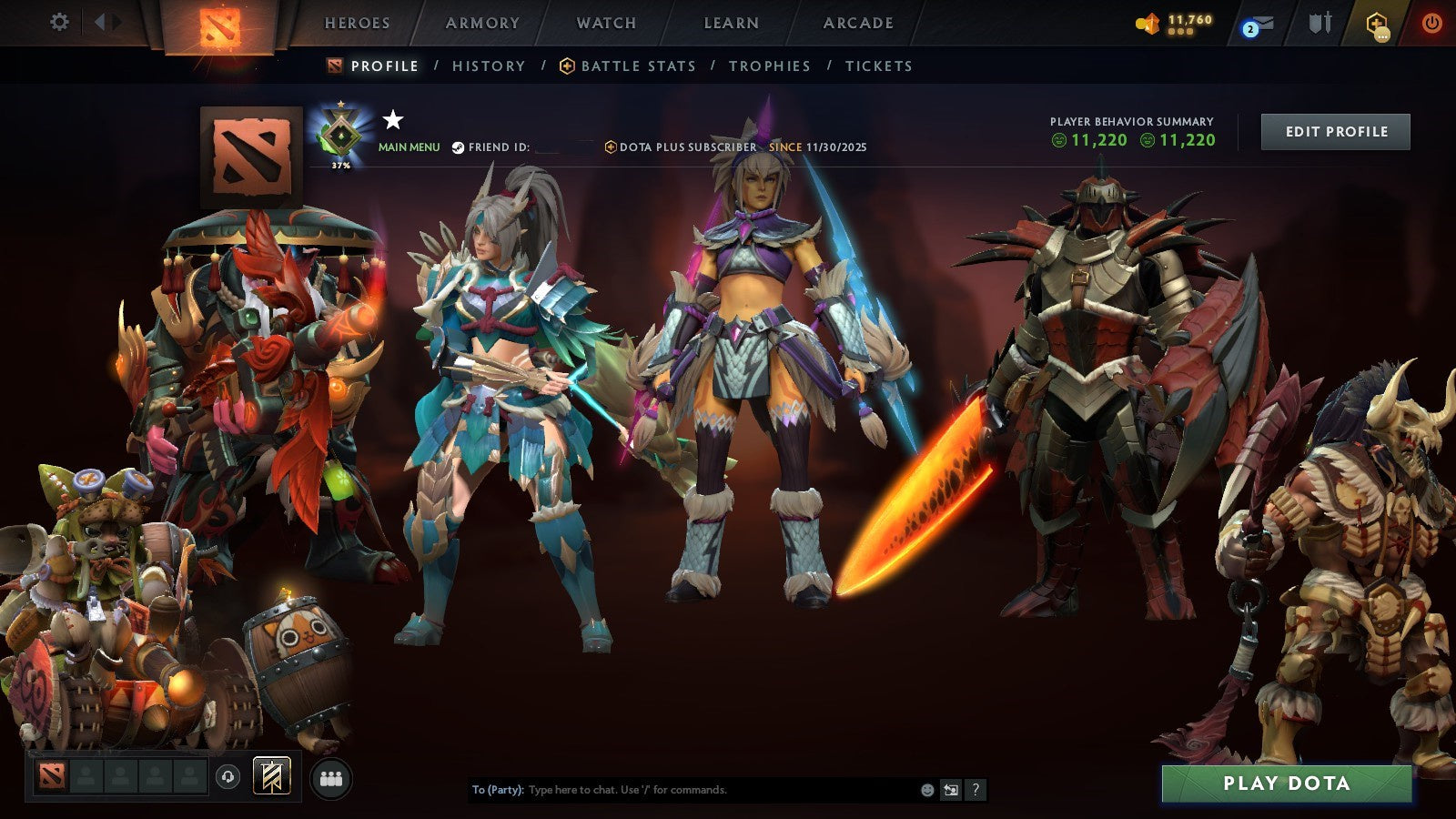Open the emoticon picker in chat
1456x819 pixels.
pyautogui.click(x=927, y=791)
